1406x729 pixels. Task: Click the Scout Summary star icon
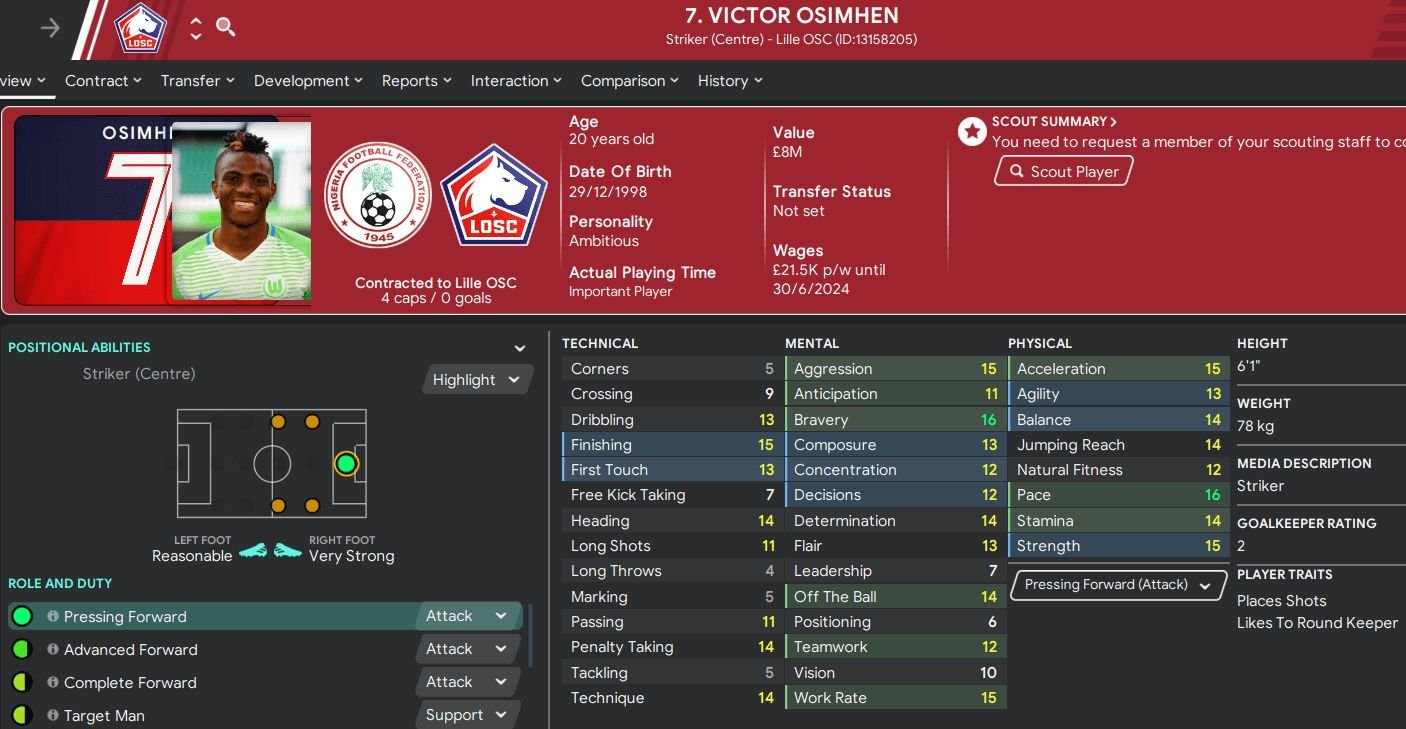[971, 131]
